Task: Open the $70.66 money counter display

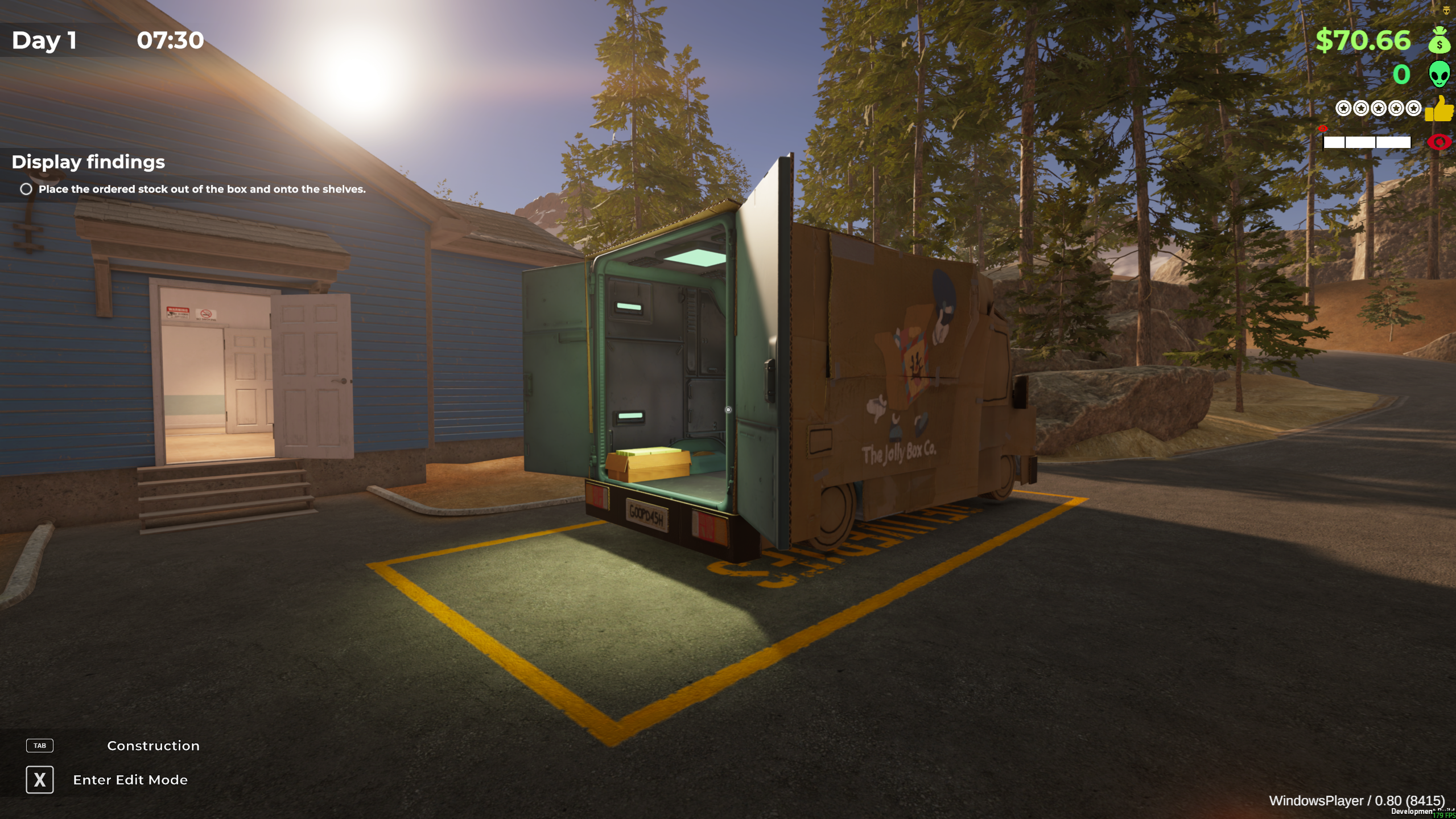Action: click(x=1364, y=40)
